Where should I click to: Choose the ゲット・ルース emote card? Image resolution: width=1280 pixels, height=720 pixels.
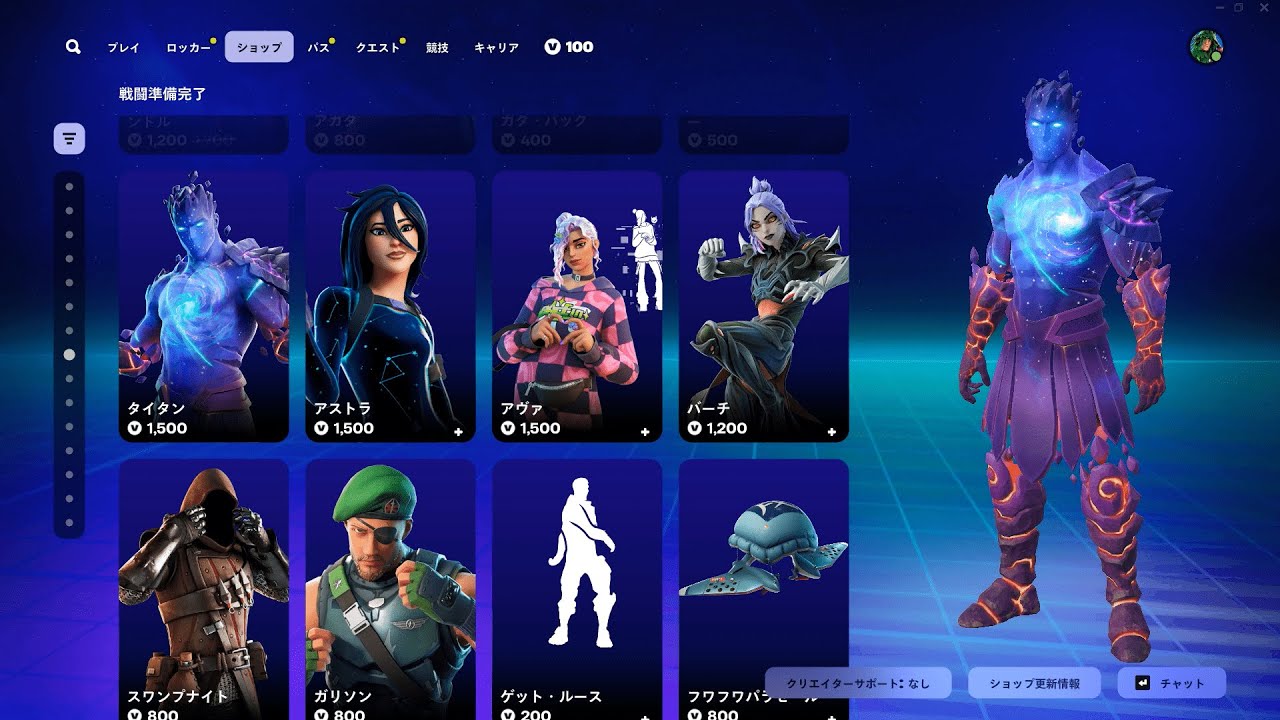pyautogui.click(x=577, y=590)
